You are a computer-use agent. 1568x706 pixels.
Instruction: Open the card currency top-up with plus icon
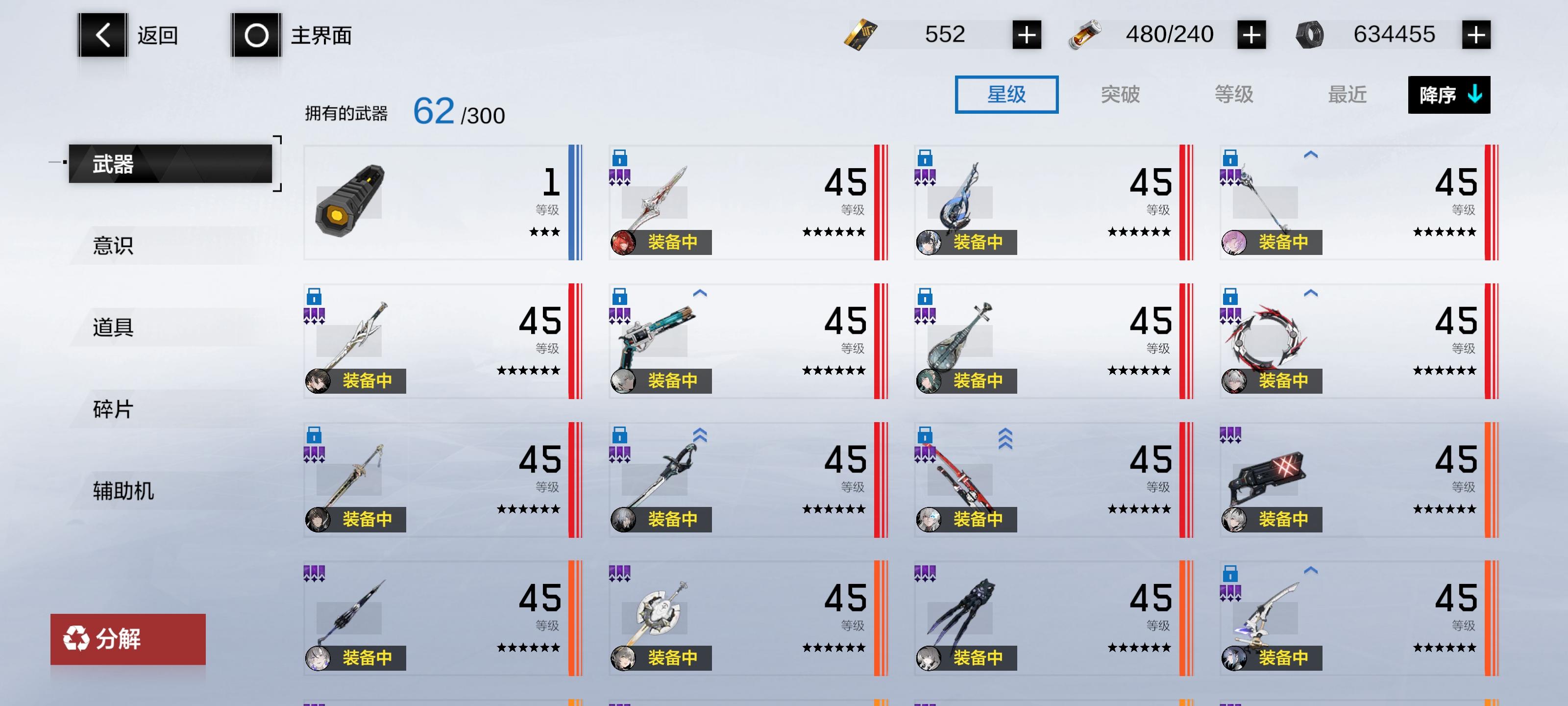point(1029,35)
